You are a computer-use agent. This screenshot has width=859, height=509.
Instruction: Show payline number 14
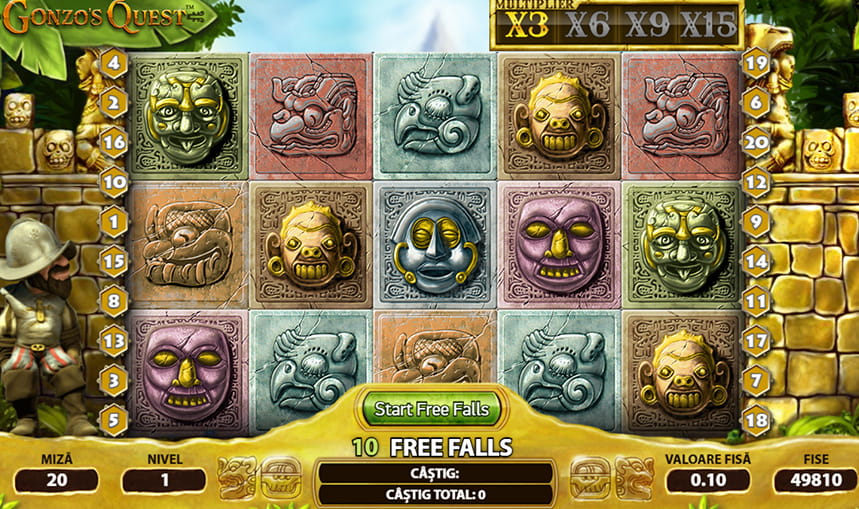tap(756, 262)
